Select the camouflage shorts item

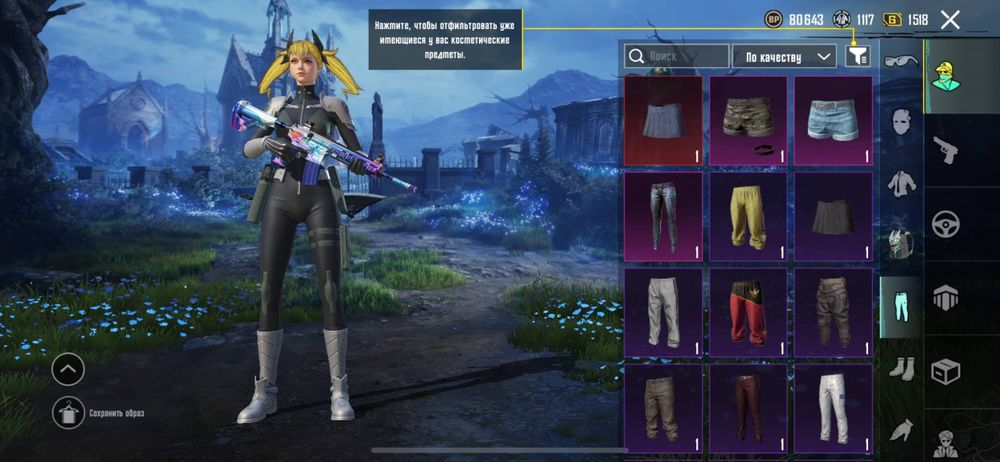(x=749, y=121)
